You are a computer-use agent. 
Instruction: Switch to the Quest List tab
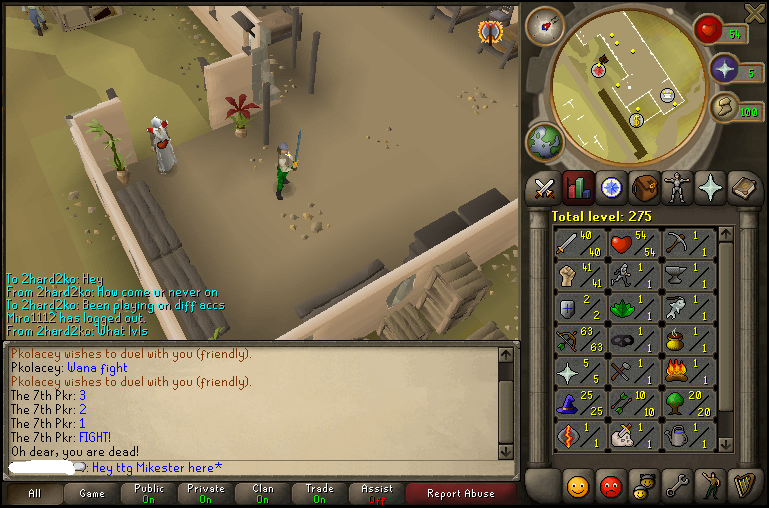click(611, 188)
